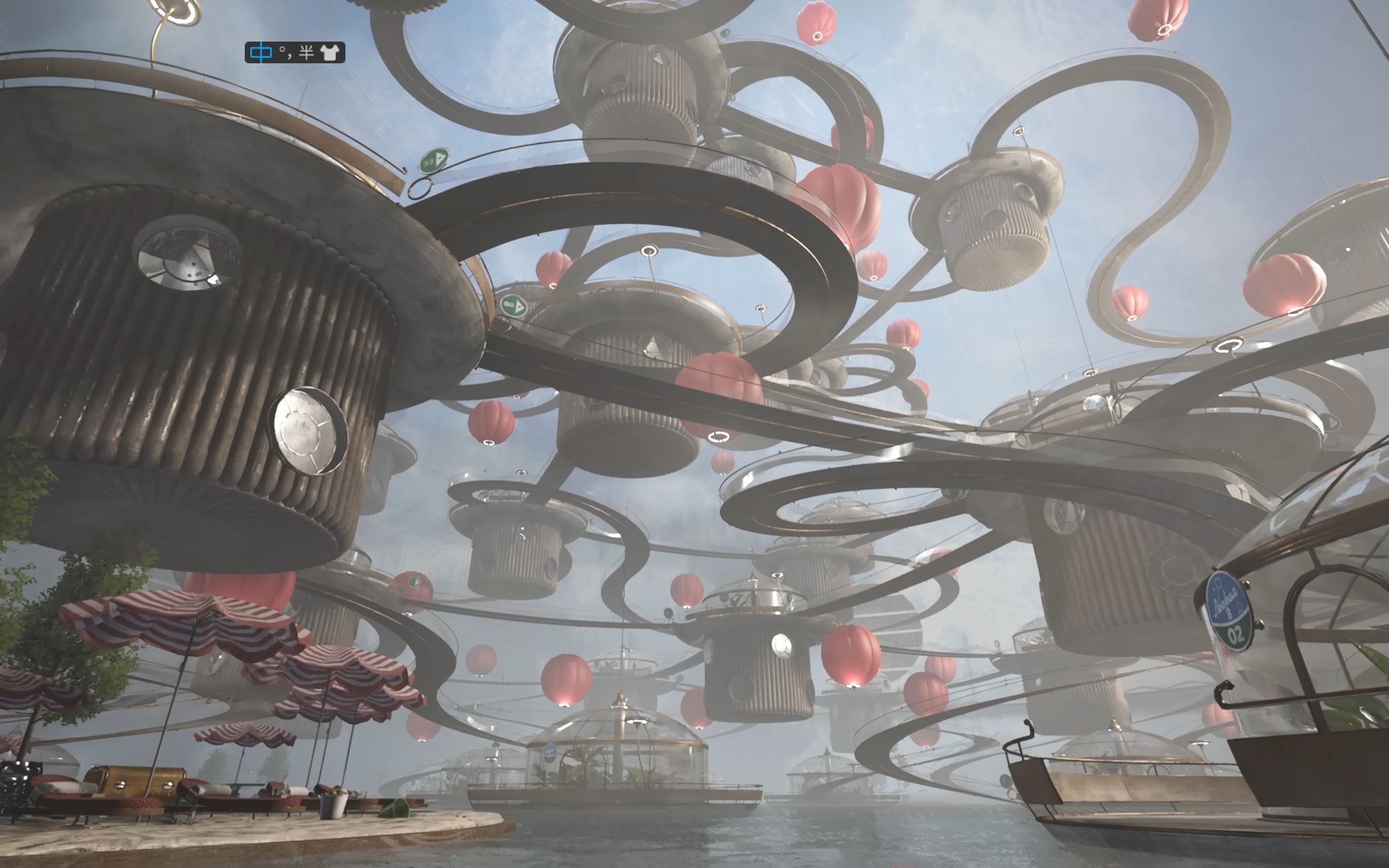
Task: Toggle the blue 中 Chinese input mode
Action: (260, 52)
